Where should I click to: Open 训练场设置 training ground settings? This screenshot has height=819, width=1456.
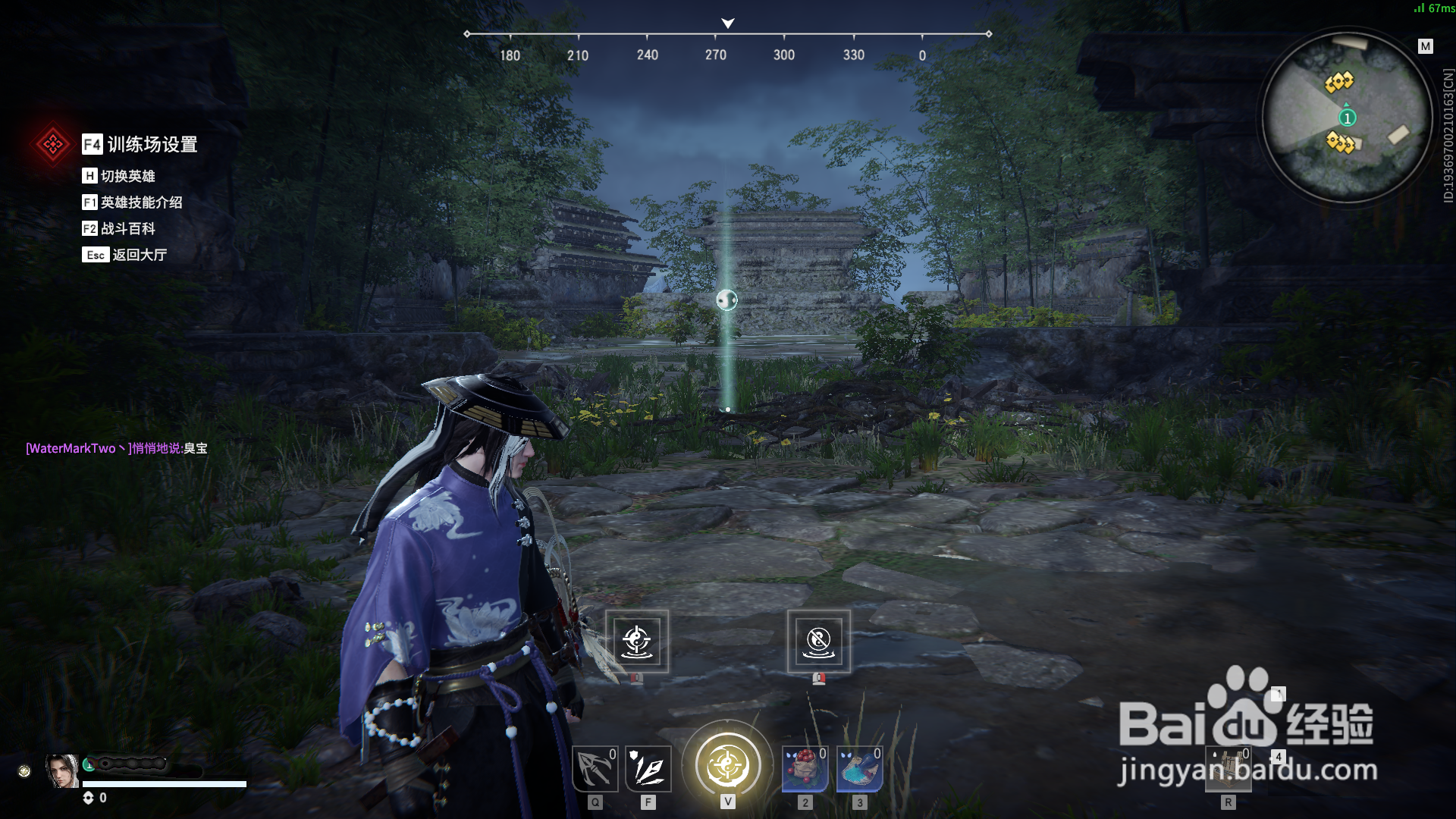tap(151, 144)
